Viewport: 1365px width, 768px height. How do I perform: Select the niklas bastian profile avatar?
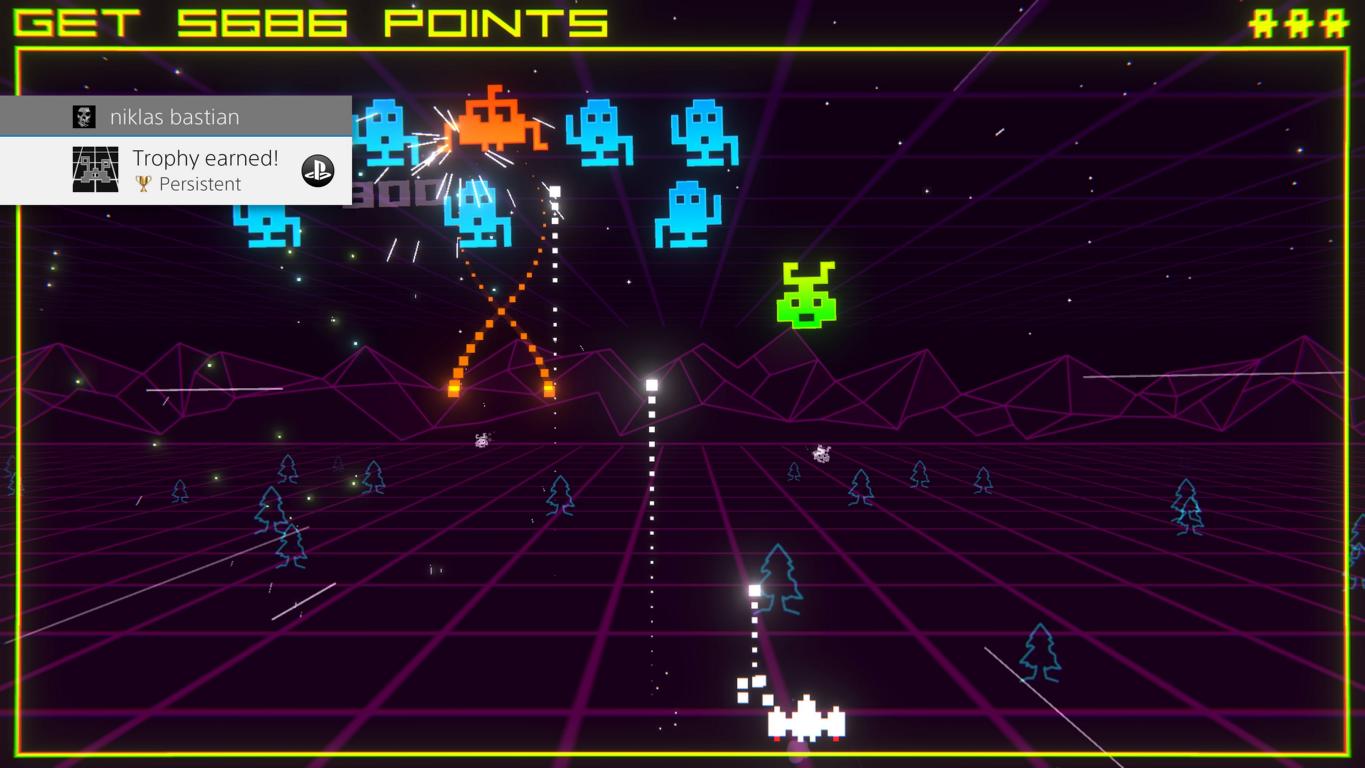point(84,117)
